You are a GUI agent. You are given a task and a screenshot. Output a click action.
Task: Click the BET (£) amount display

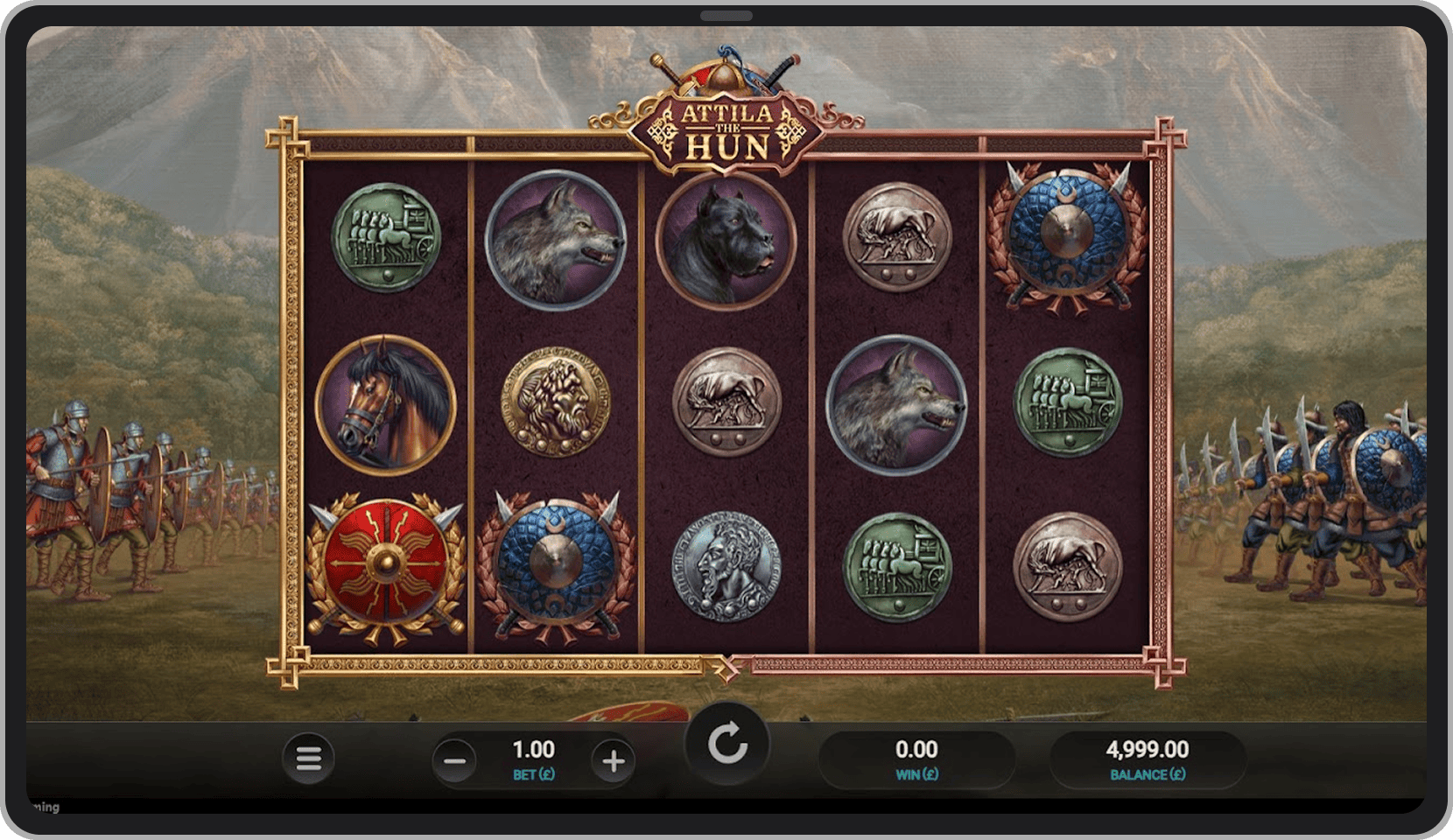pos(533,758)
